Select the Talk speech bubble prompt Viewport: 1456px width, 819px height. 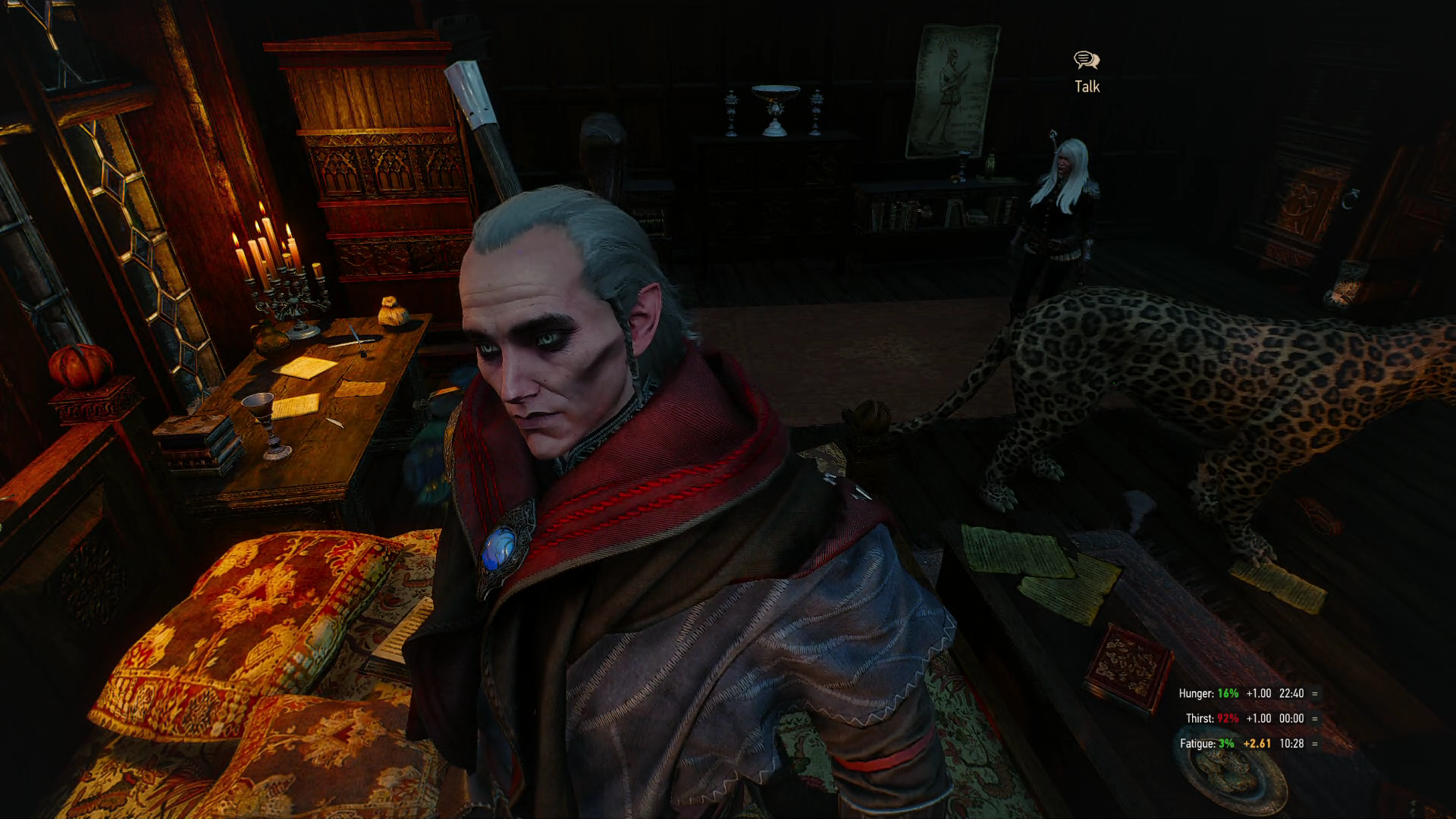1087,61
